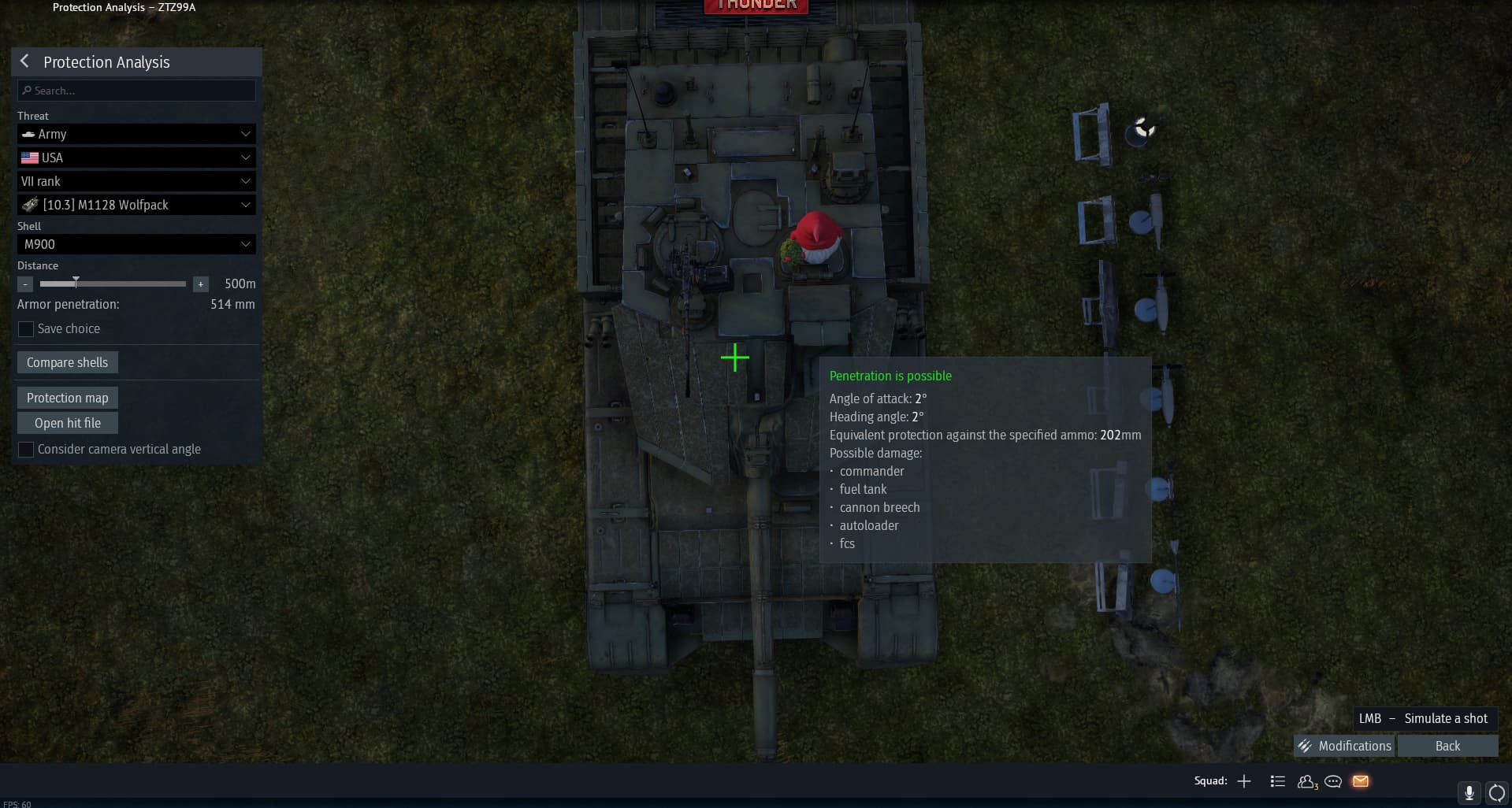
Task: Open the VII rank dropdown
Action: coord(136,181)
